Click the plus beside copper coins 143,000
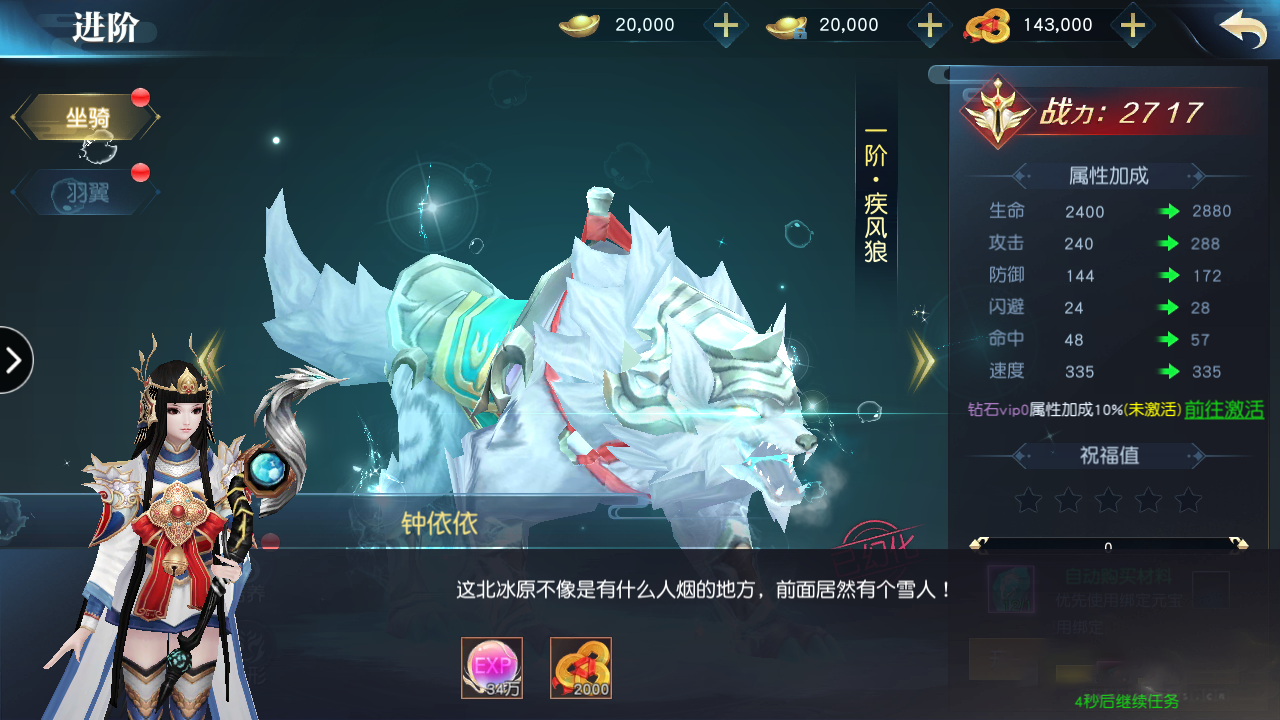1280x720 pixels. [1133, 25]
